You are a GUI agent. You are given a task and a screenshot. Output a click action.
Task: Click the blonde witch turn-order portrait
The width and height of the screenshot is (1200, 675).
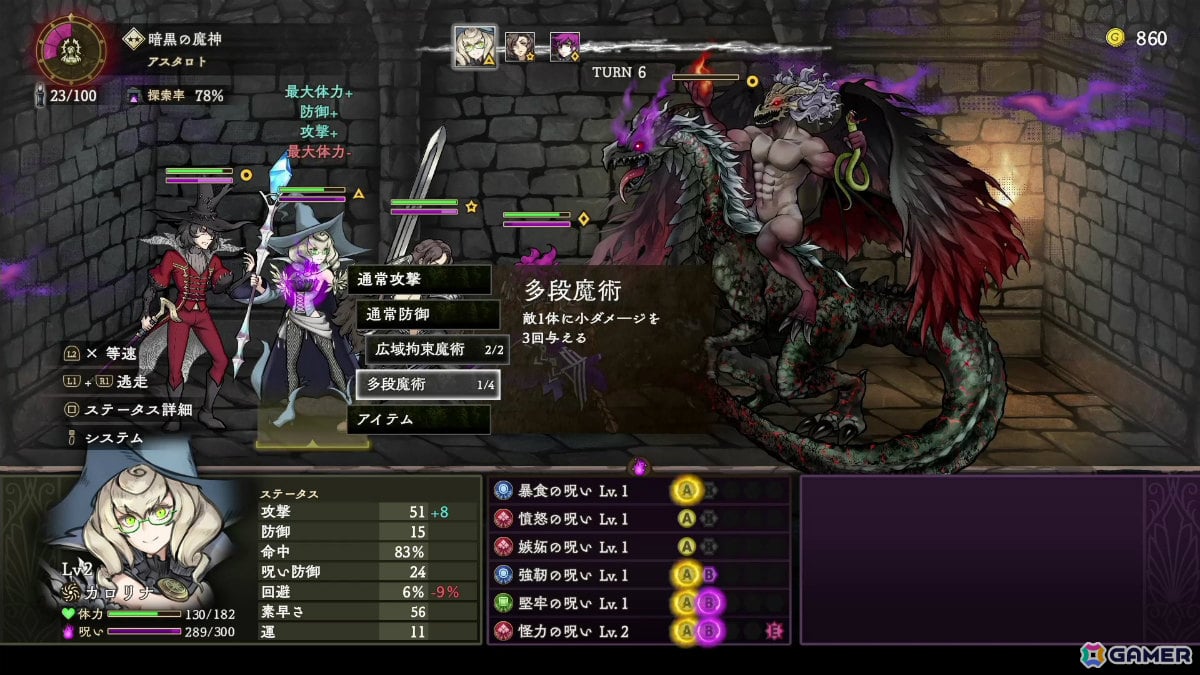(475, 47)
